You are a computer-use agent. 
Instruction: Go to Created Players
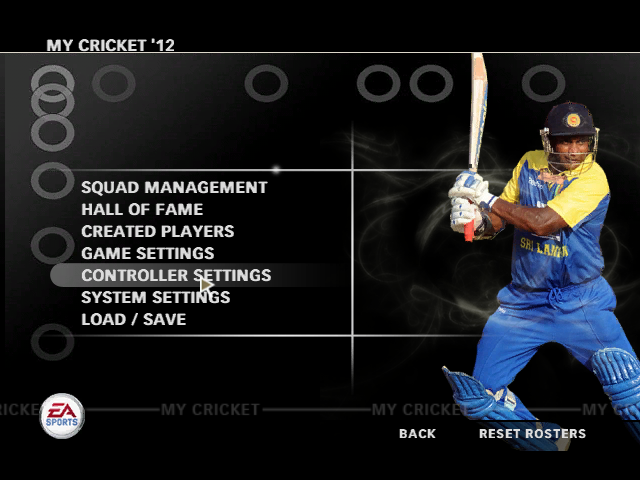coord(157,231)
